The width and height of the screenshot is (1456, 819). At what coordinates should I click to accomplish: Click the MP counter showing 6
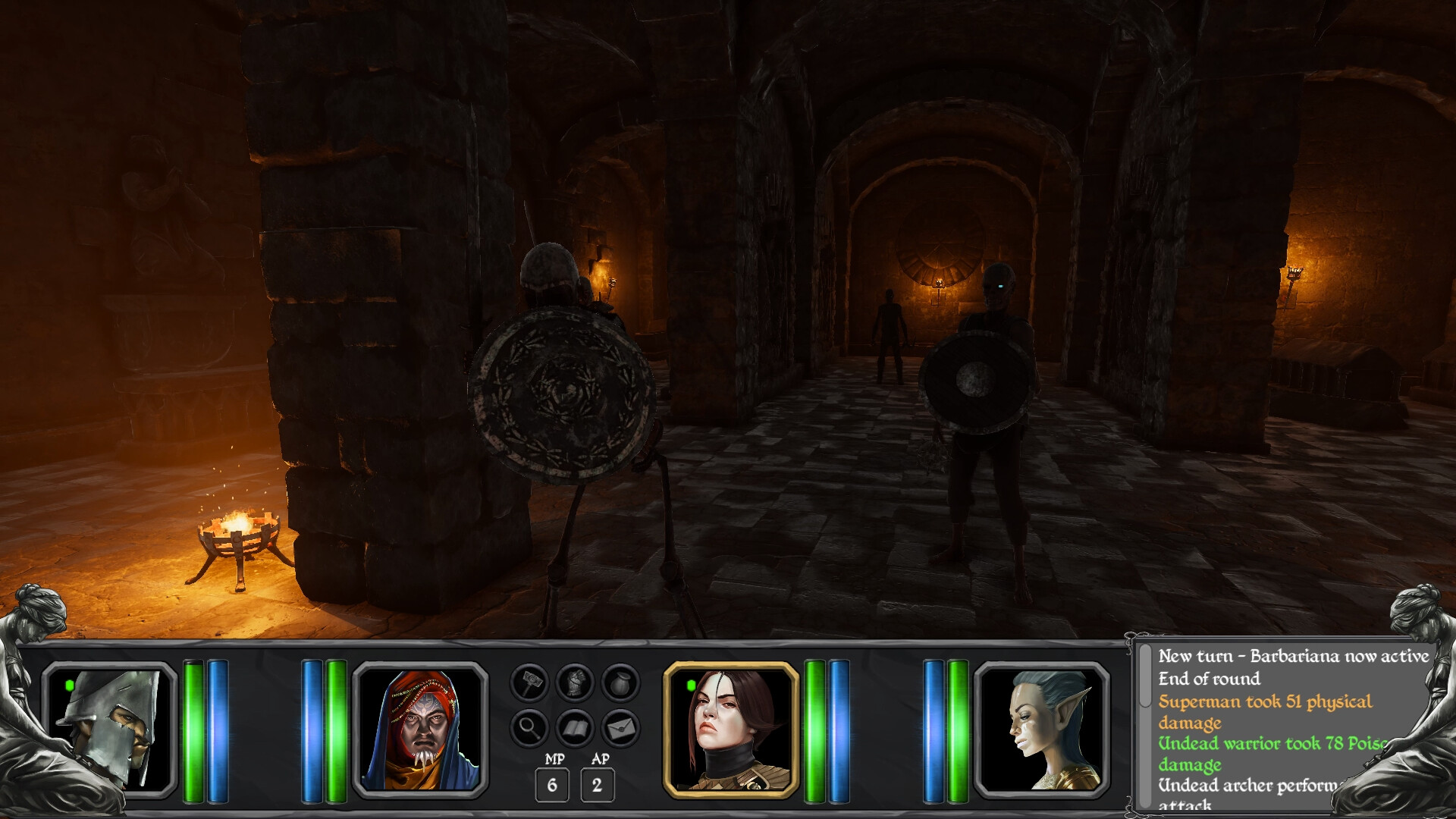tap(553, 785)
